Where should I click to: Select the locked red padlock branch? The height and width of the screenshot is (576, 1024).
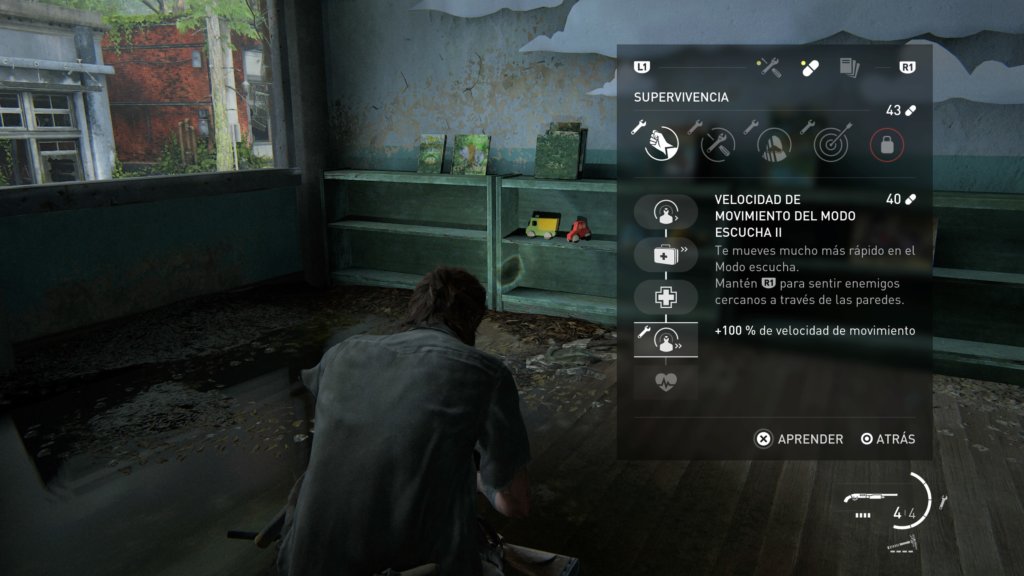click(x=886, y=145)
